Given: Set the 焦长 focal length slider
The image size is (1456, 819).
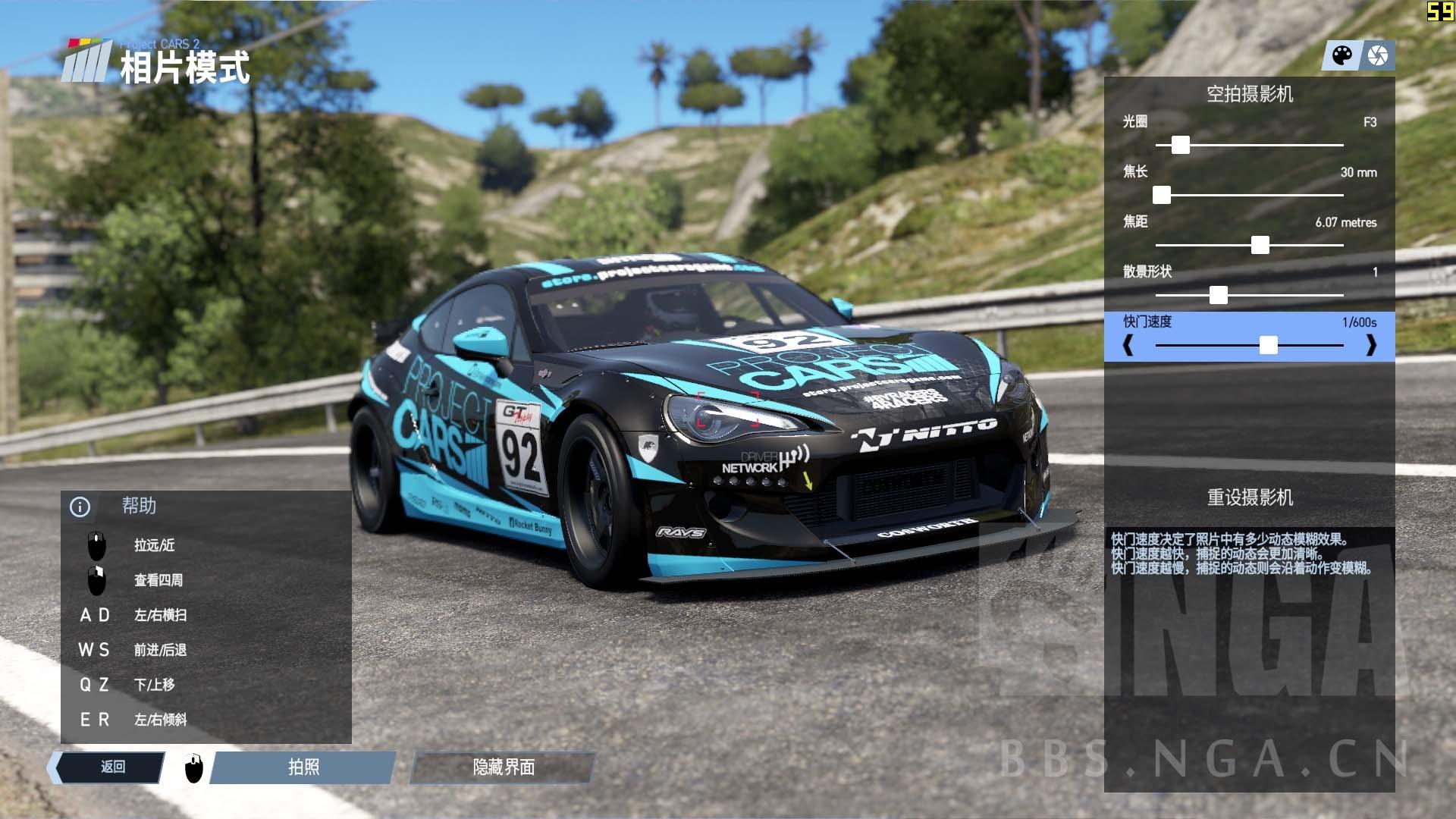Looking at the screenshot, I should [x=1162, y=196].
